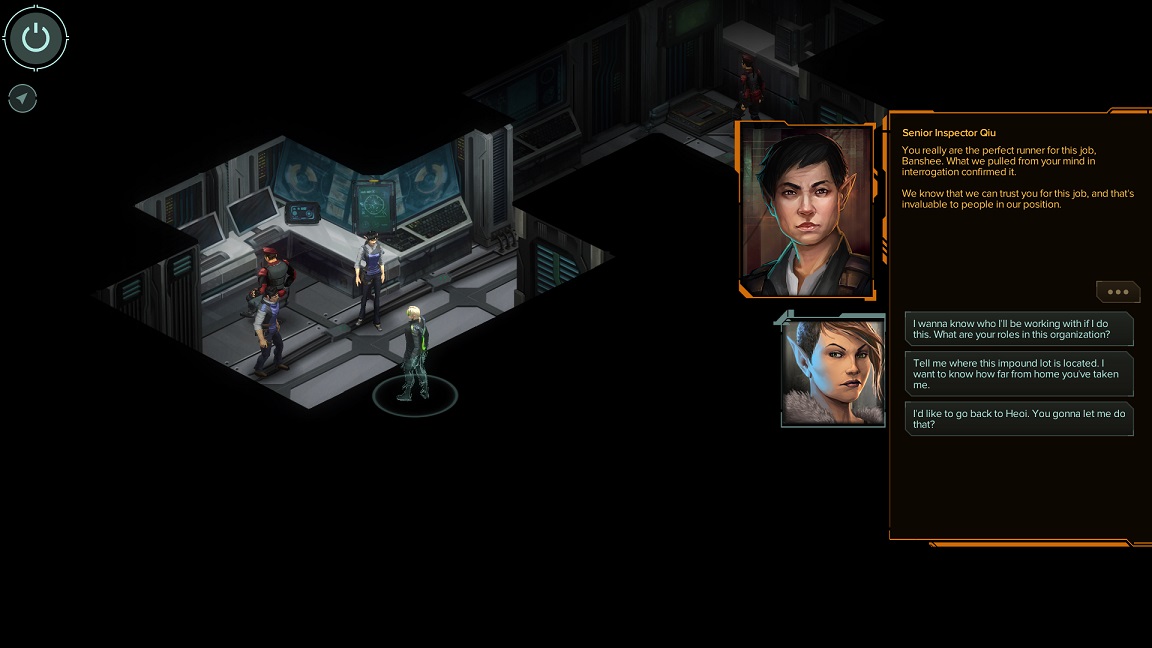
Task: Choose the reply about returning to Heoi
Action: click(x=1019, y=419)
